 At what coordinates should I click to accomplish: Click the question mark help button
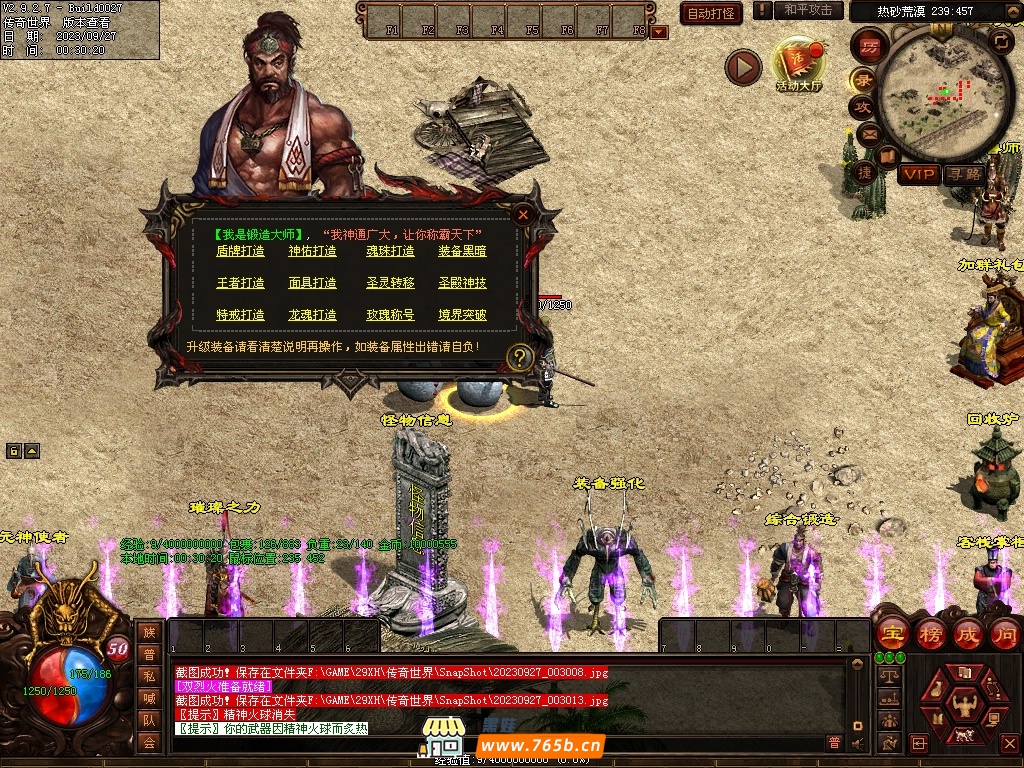pos(520,357)
